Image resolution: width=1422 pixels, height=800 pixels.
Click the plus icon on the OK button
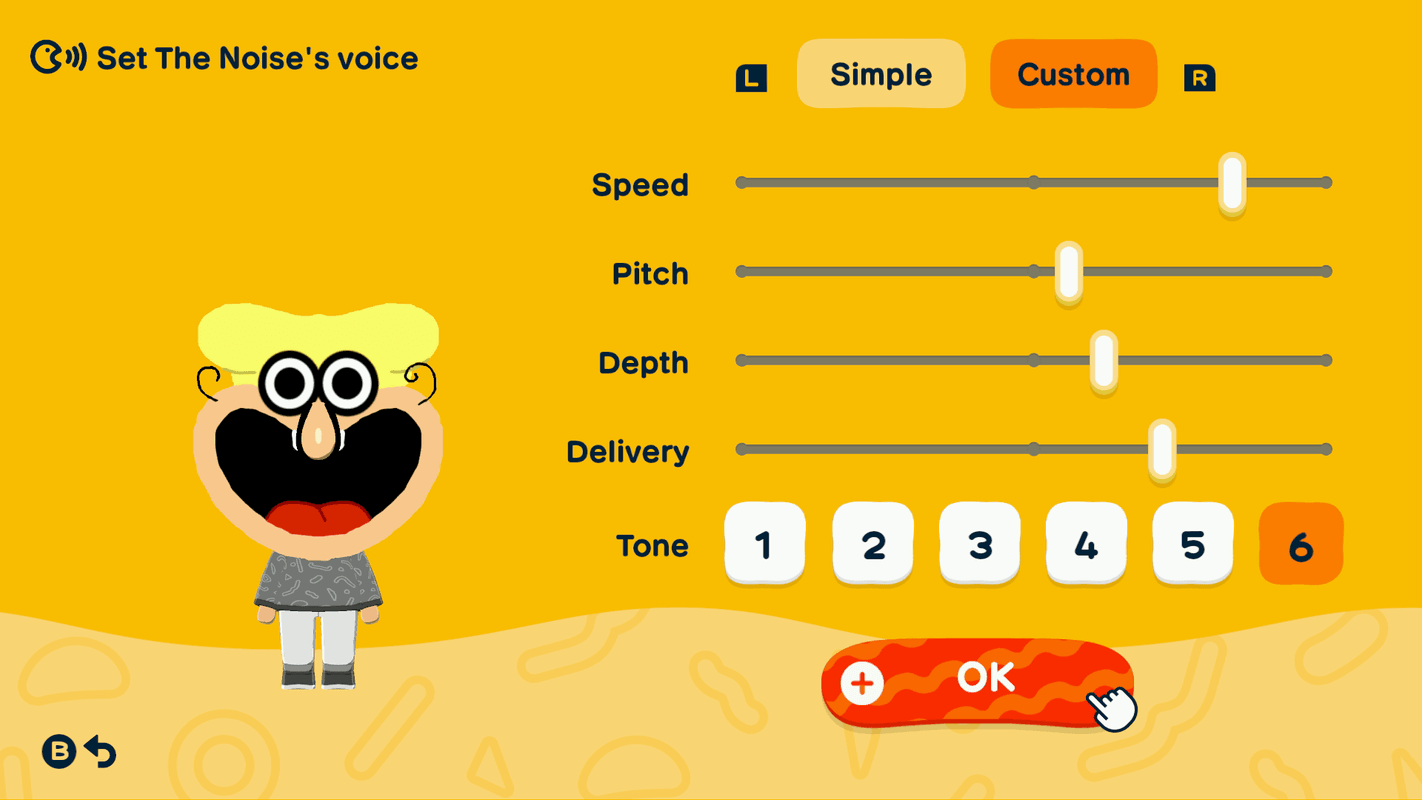862,684
